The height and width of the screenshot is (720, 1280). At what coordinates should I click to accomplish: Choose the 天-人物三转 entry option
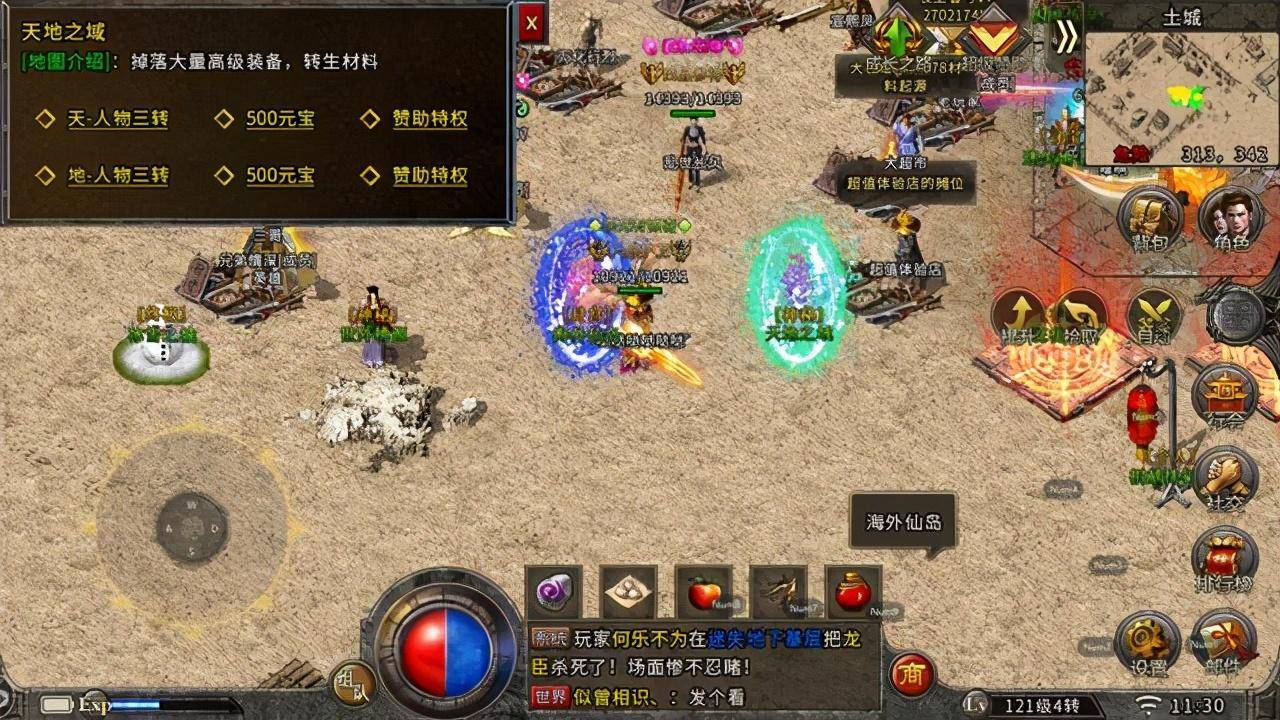(117, 119)
